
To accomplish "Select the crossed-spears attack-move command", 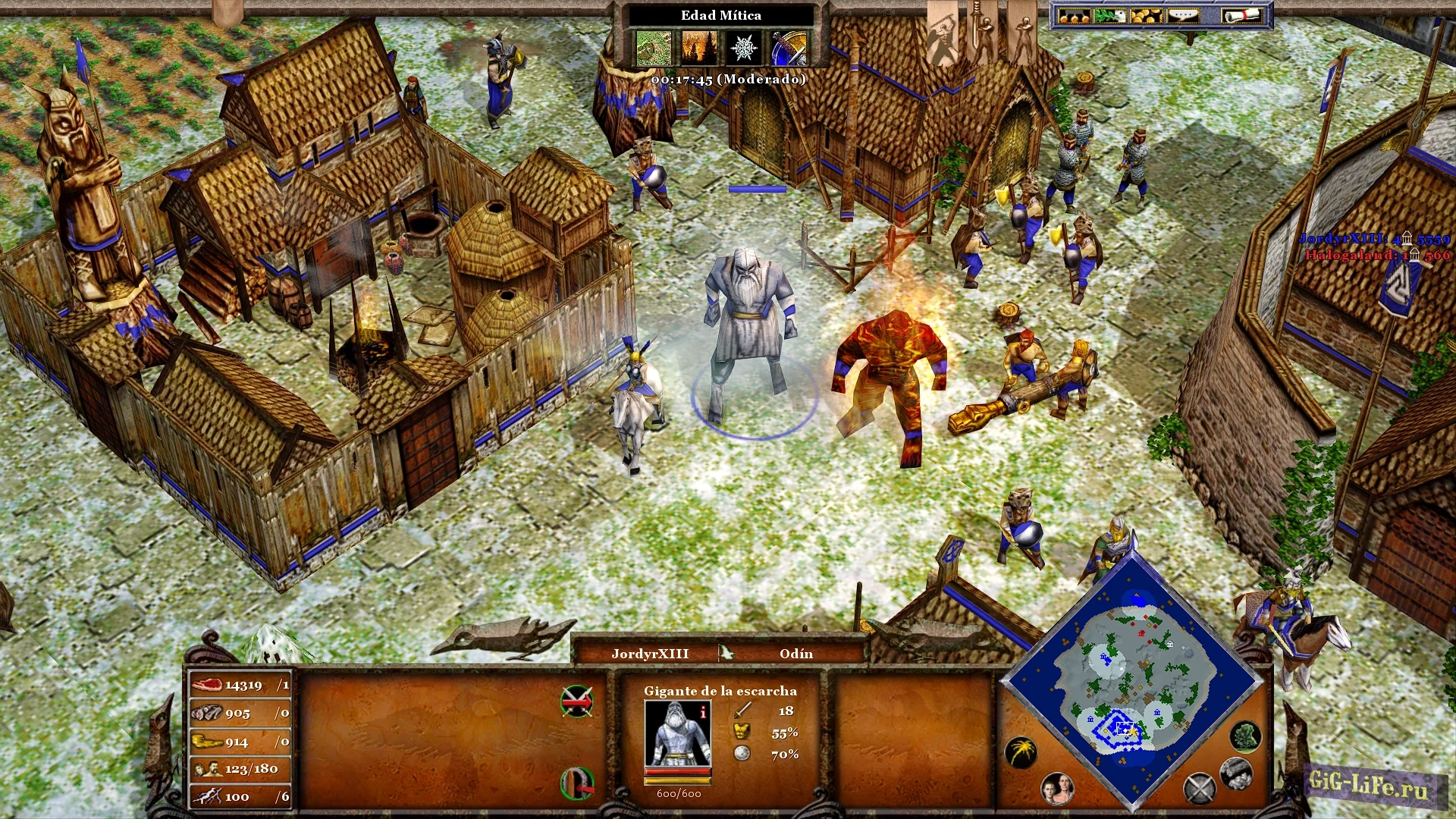I will (x=576, y=701).
